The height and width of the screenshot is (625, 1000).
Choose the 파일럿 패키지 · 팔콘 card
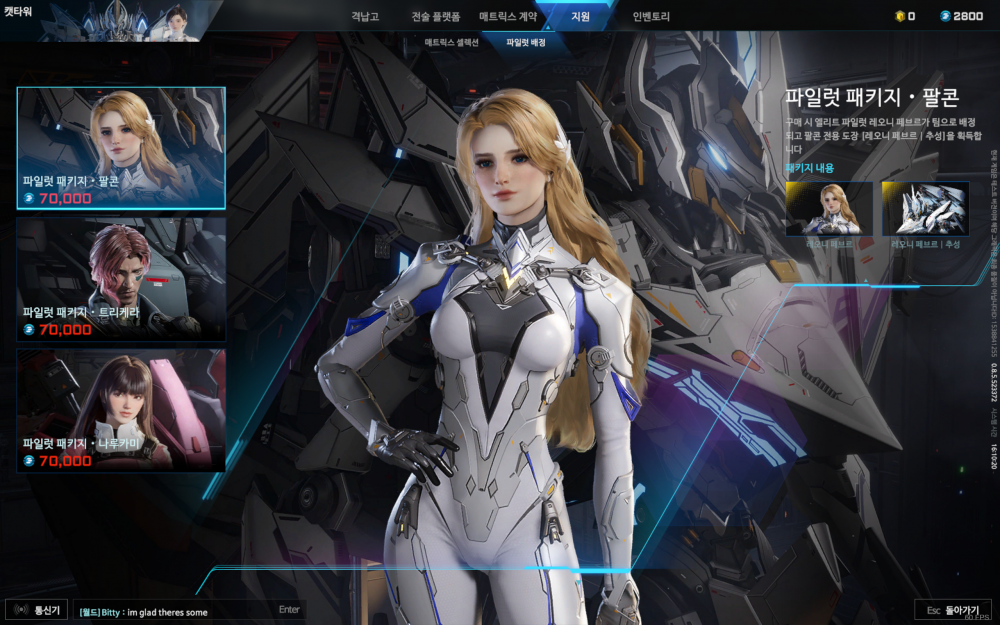[121, 148]
